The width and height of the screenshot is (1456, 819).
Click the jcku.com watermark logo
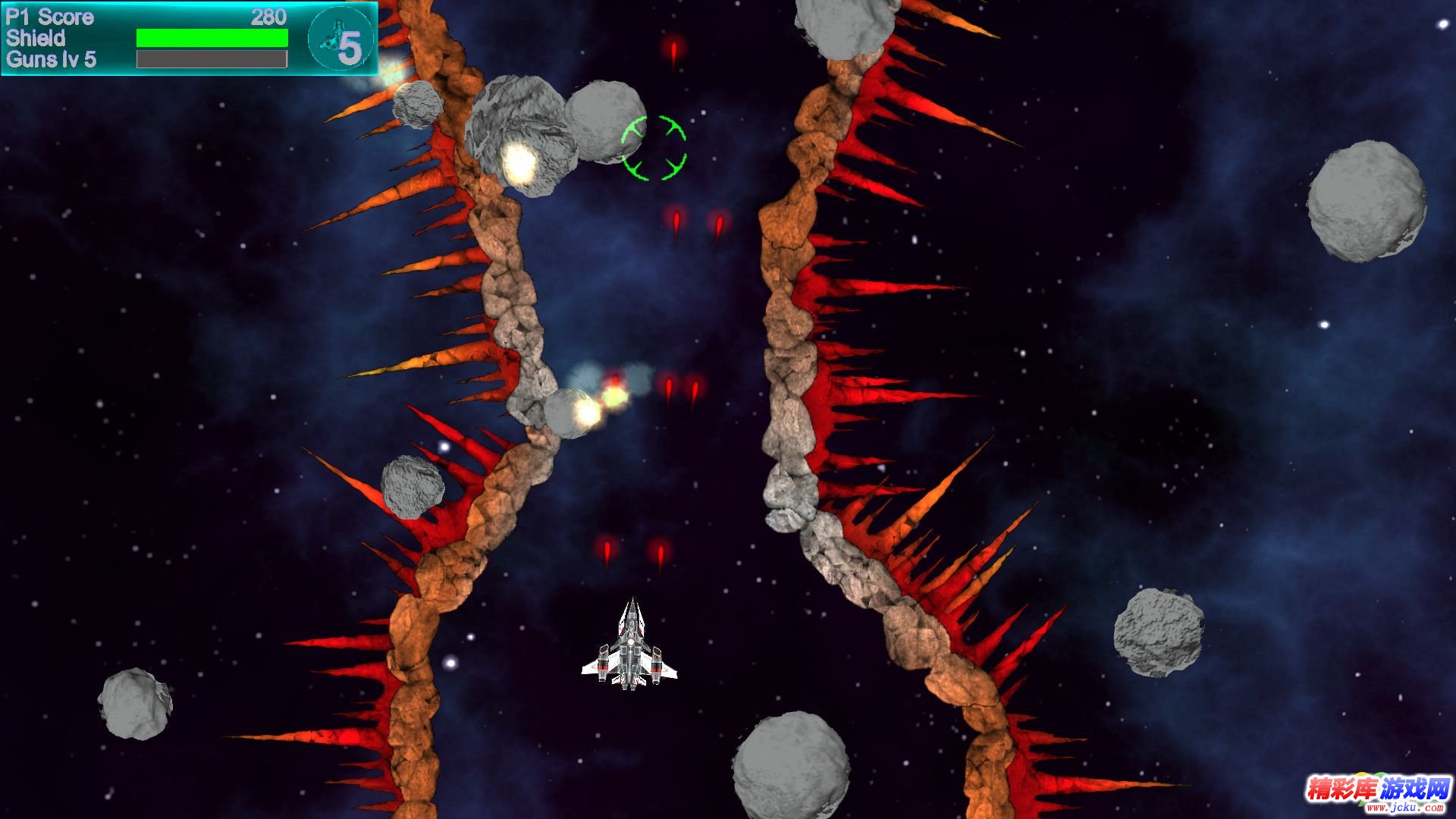pyautogui.click(x=1376, y=793)
